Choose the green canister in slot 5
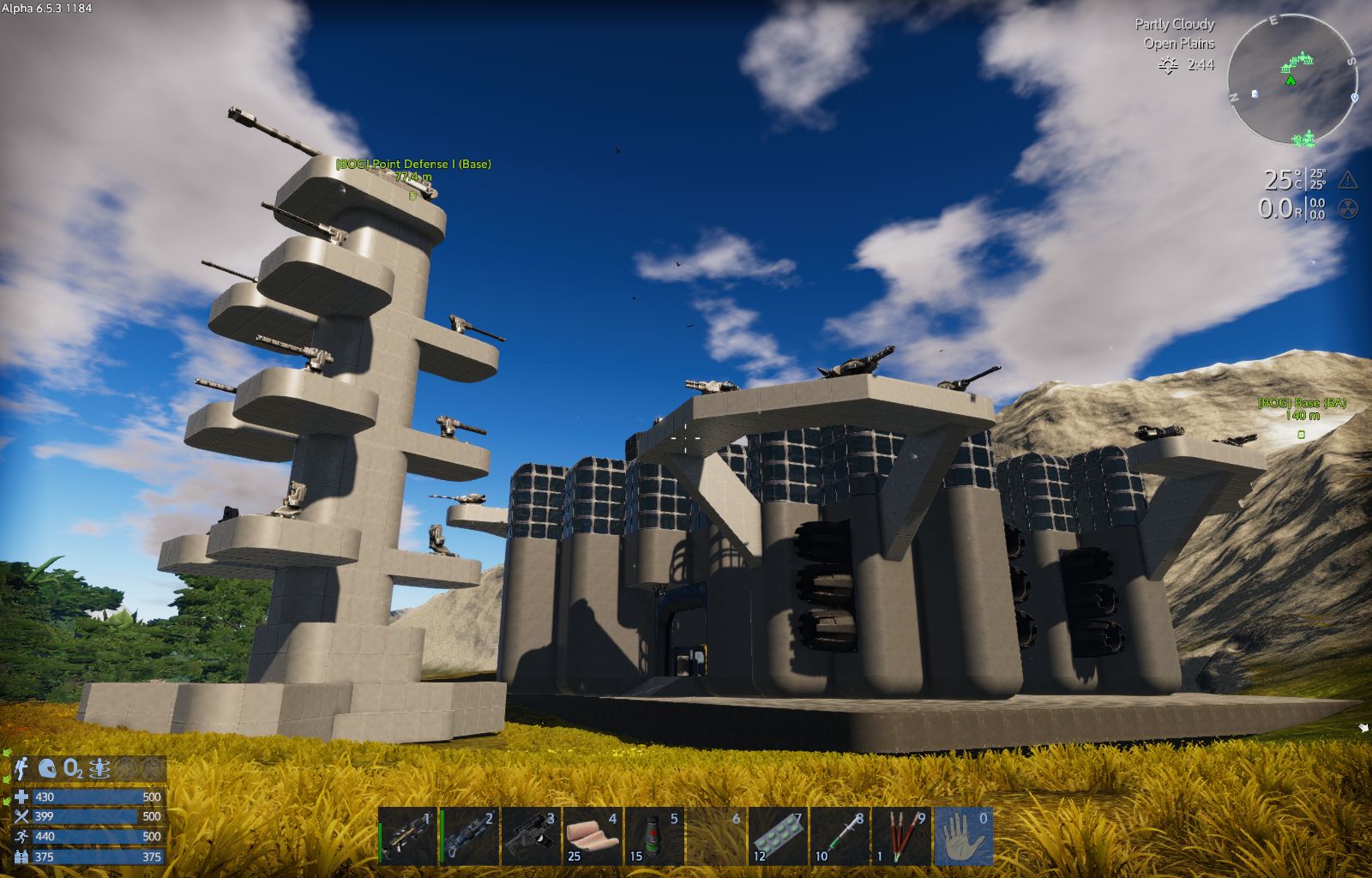This screenshot has width=1372, height=878. [655, 836]
